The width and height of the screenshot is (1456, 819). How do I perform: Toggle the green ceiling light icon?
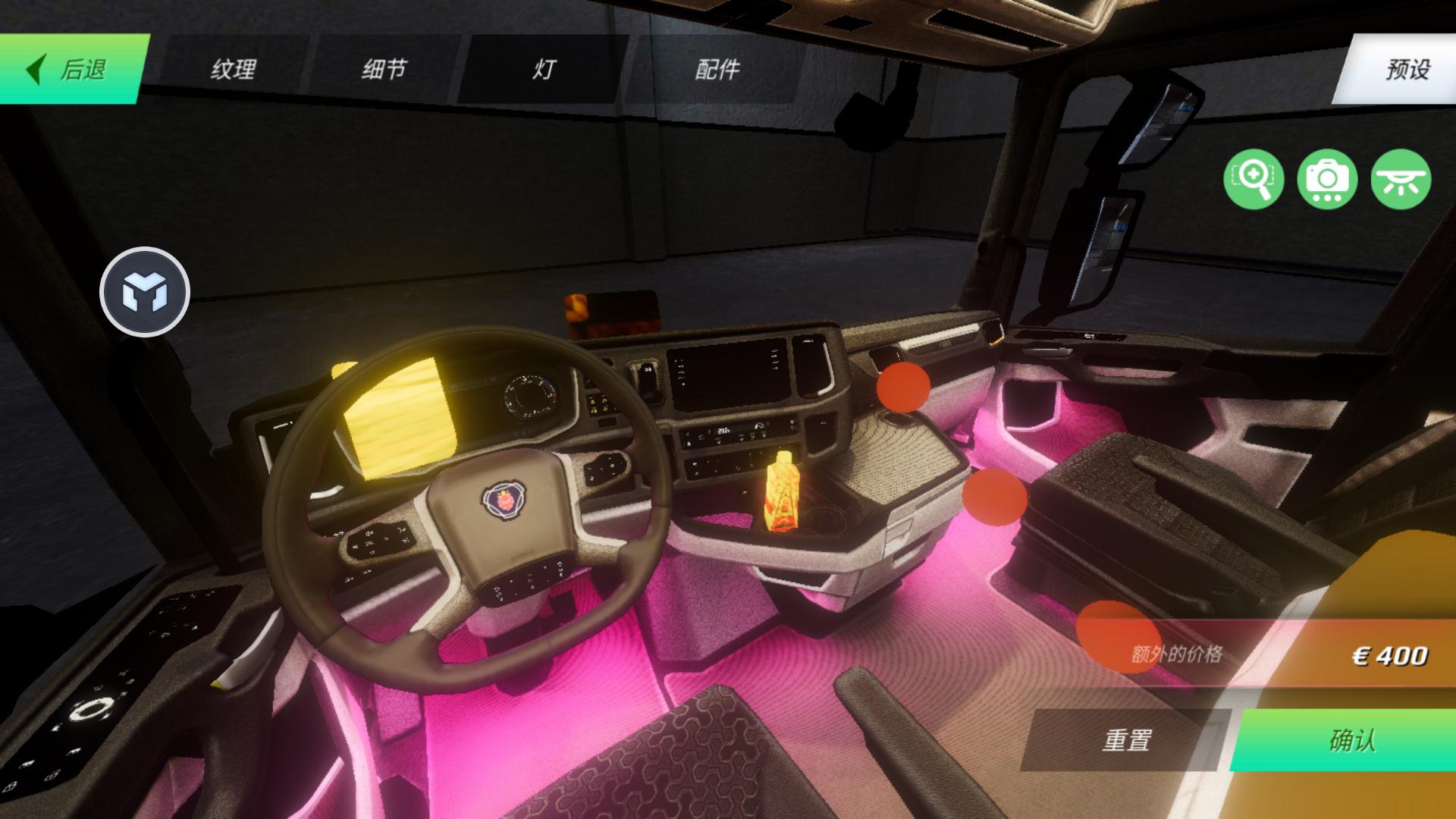(x=1400, y=180)
